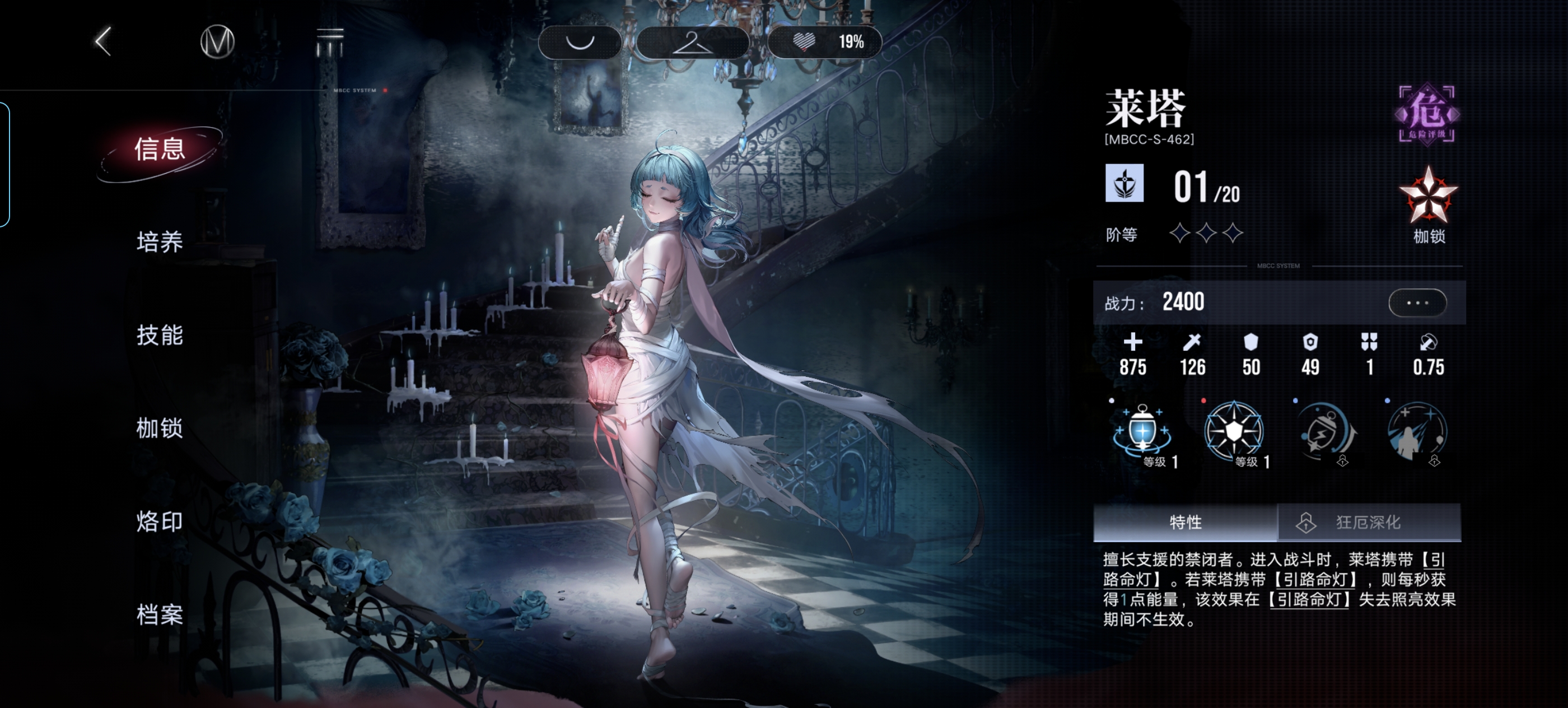The height and width of the screenshot is (708, 1568).
Task: Toggle the smile expression button
Action: [x=580, y=42]
